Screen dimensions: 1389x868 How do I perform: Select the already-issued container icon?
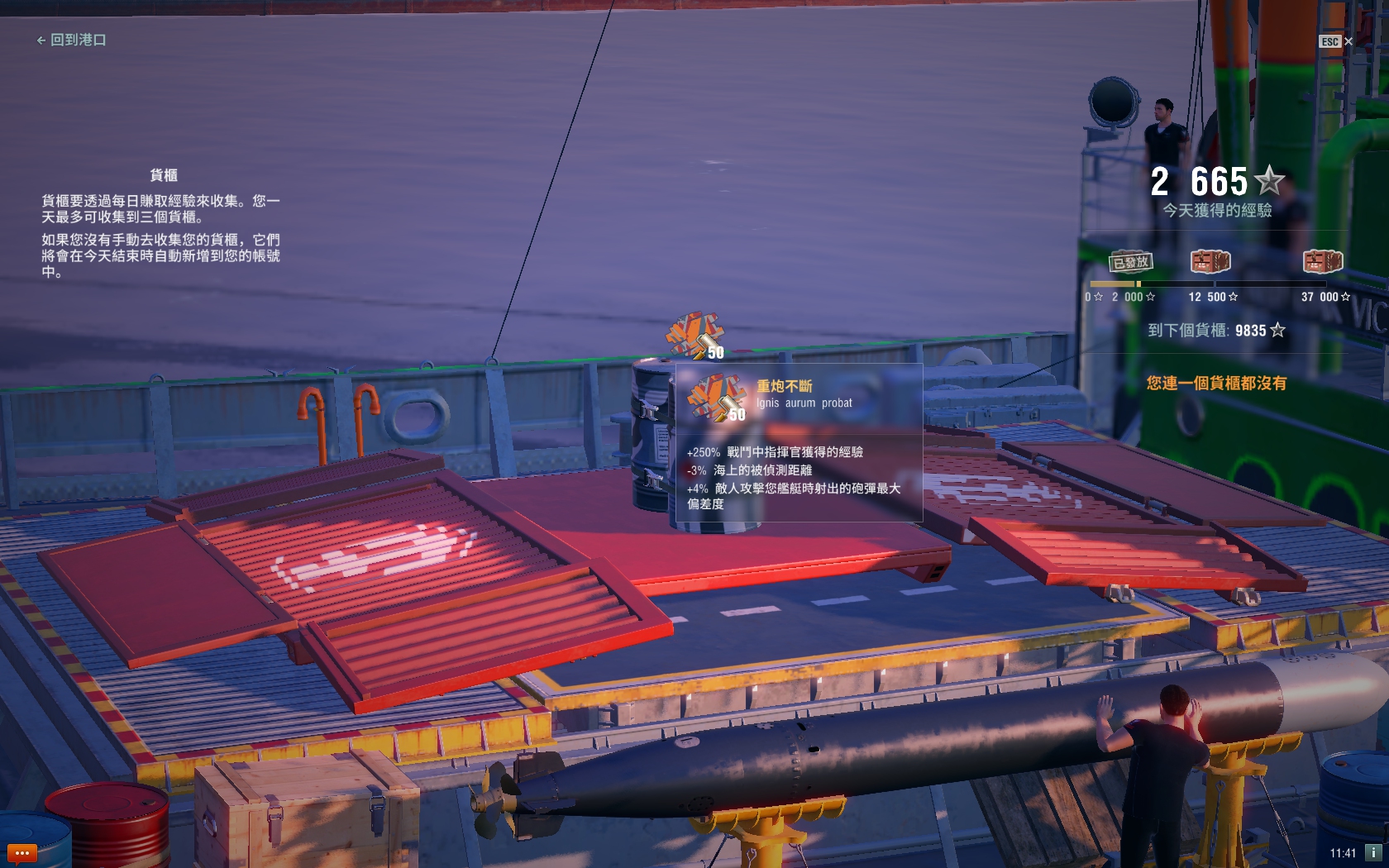tap(1130, 262)
